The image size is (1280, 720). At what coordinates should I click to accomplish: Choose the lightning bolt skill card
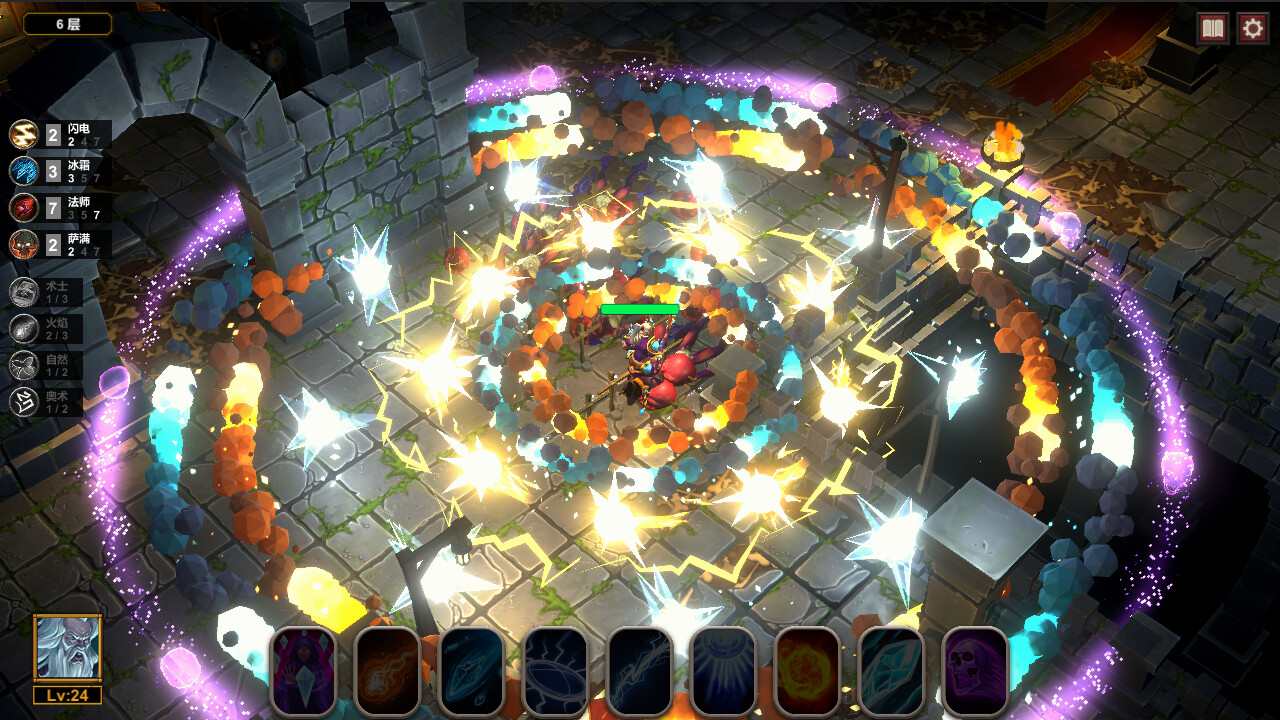pyautogui.click(x=639, y=671)
